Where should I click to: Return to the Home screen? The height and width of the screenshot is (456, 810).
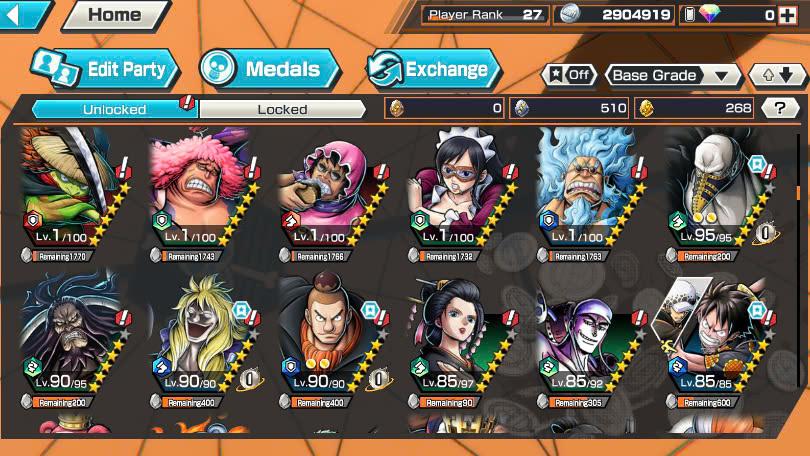point(114,15)
